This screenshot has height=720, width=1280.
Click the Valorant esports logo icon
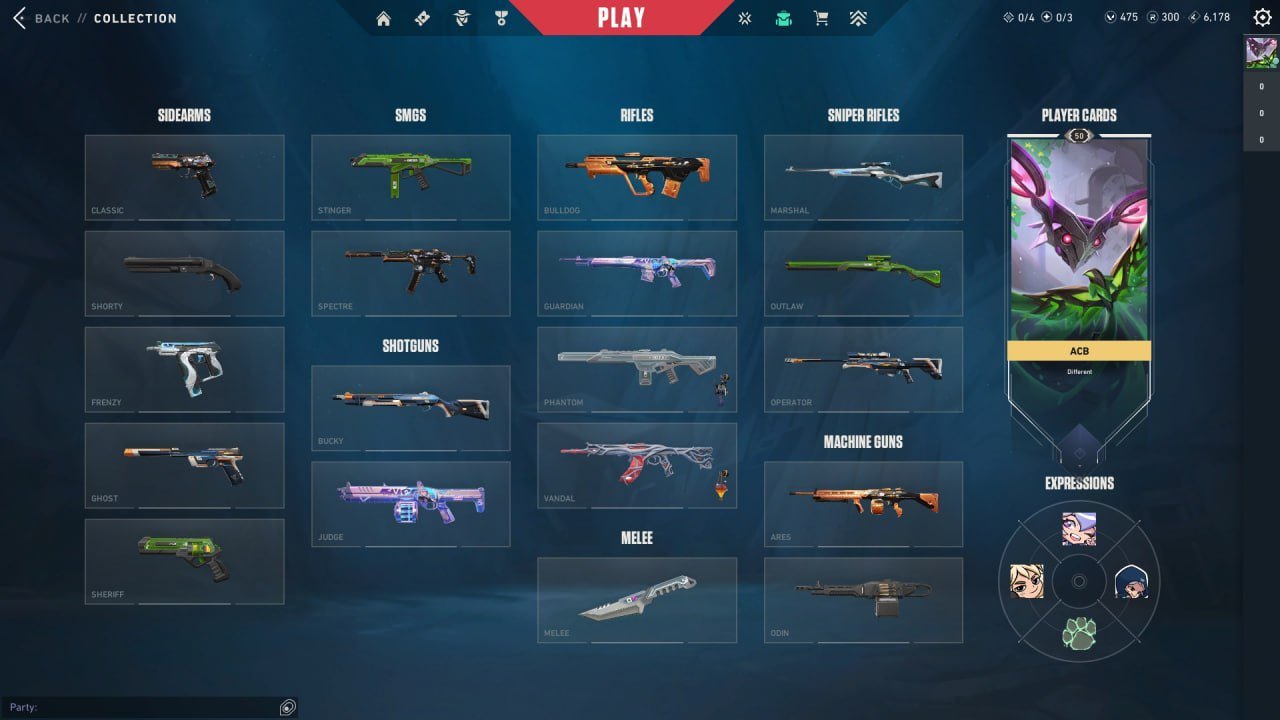[x=744, y=18]
